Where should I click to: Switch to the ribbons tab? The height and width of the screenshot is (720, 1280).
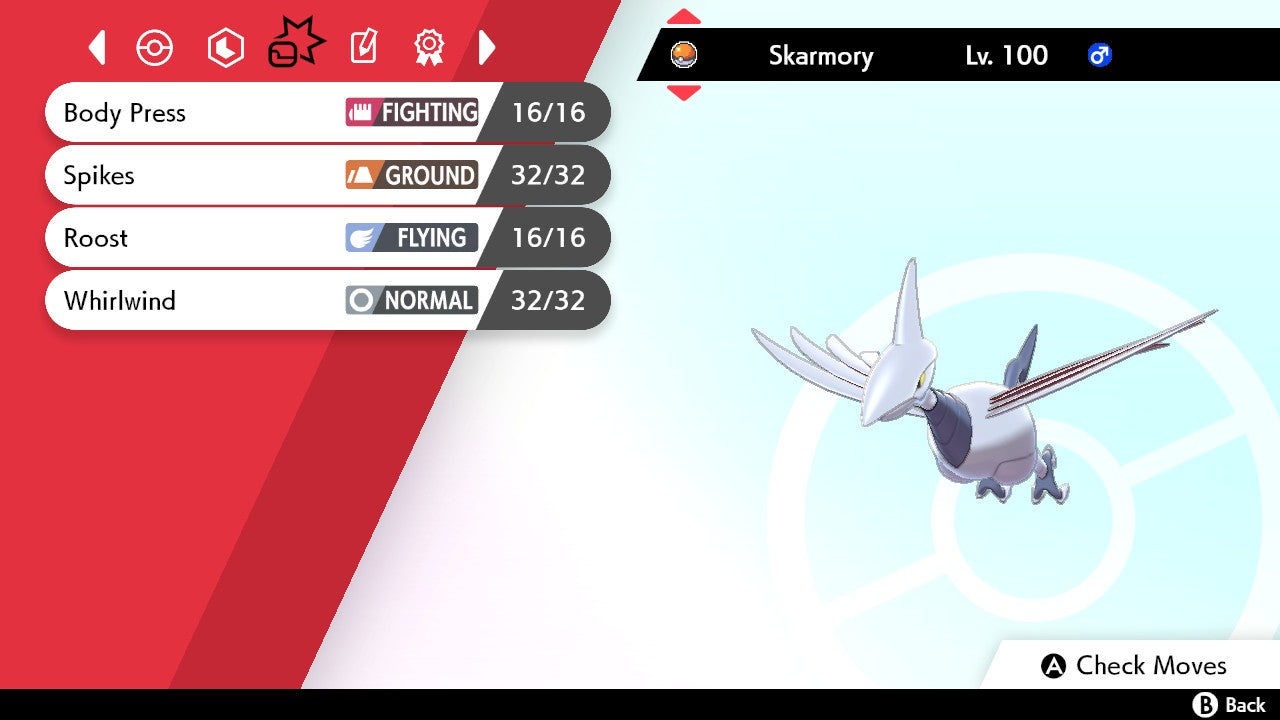(x=429, y=47)
